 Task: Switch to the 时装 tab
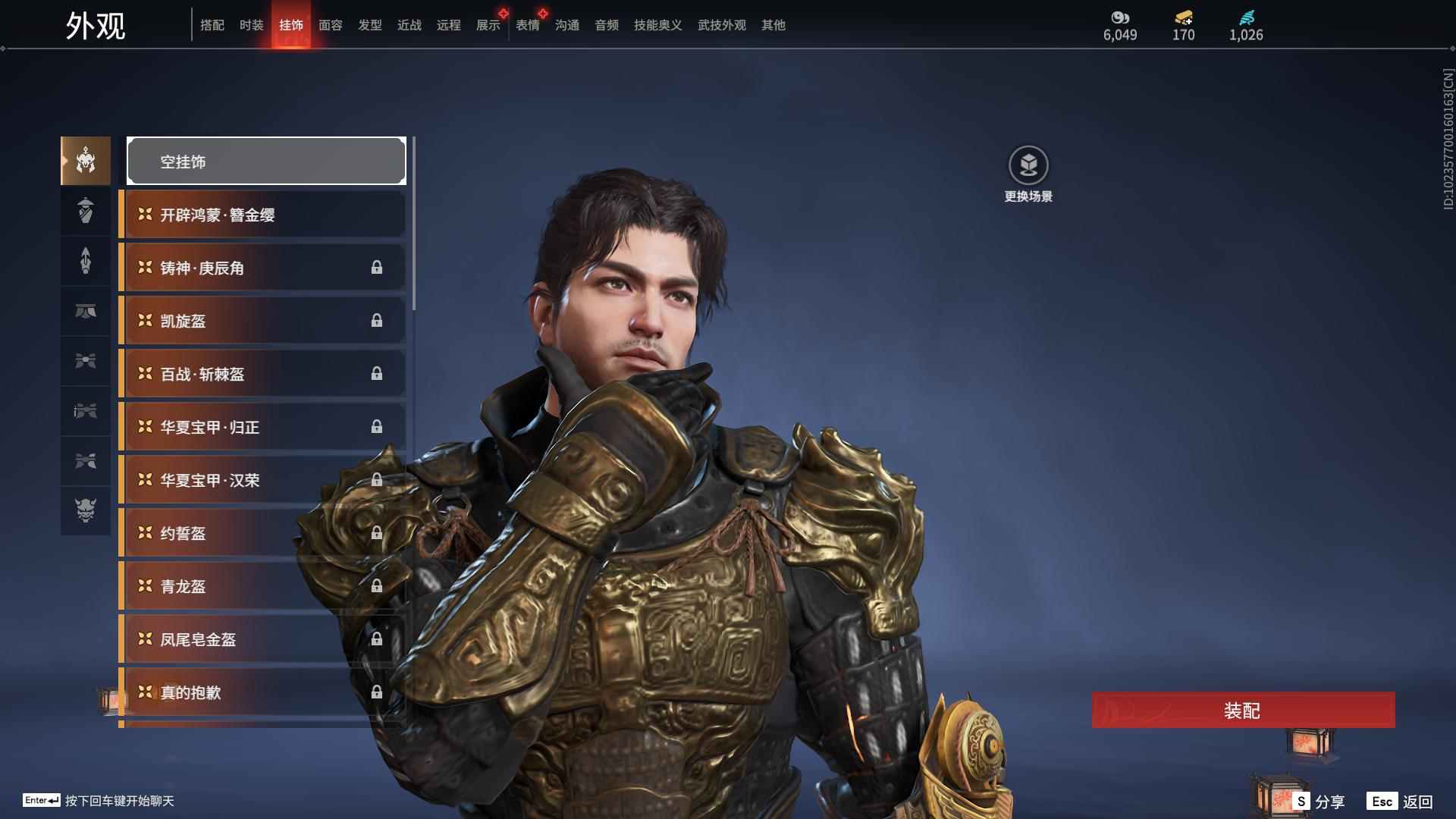tap(251, 25)
